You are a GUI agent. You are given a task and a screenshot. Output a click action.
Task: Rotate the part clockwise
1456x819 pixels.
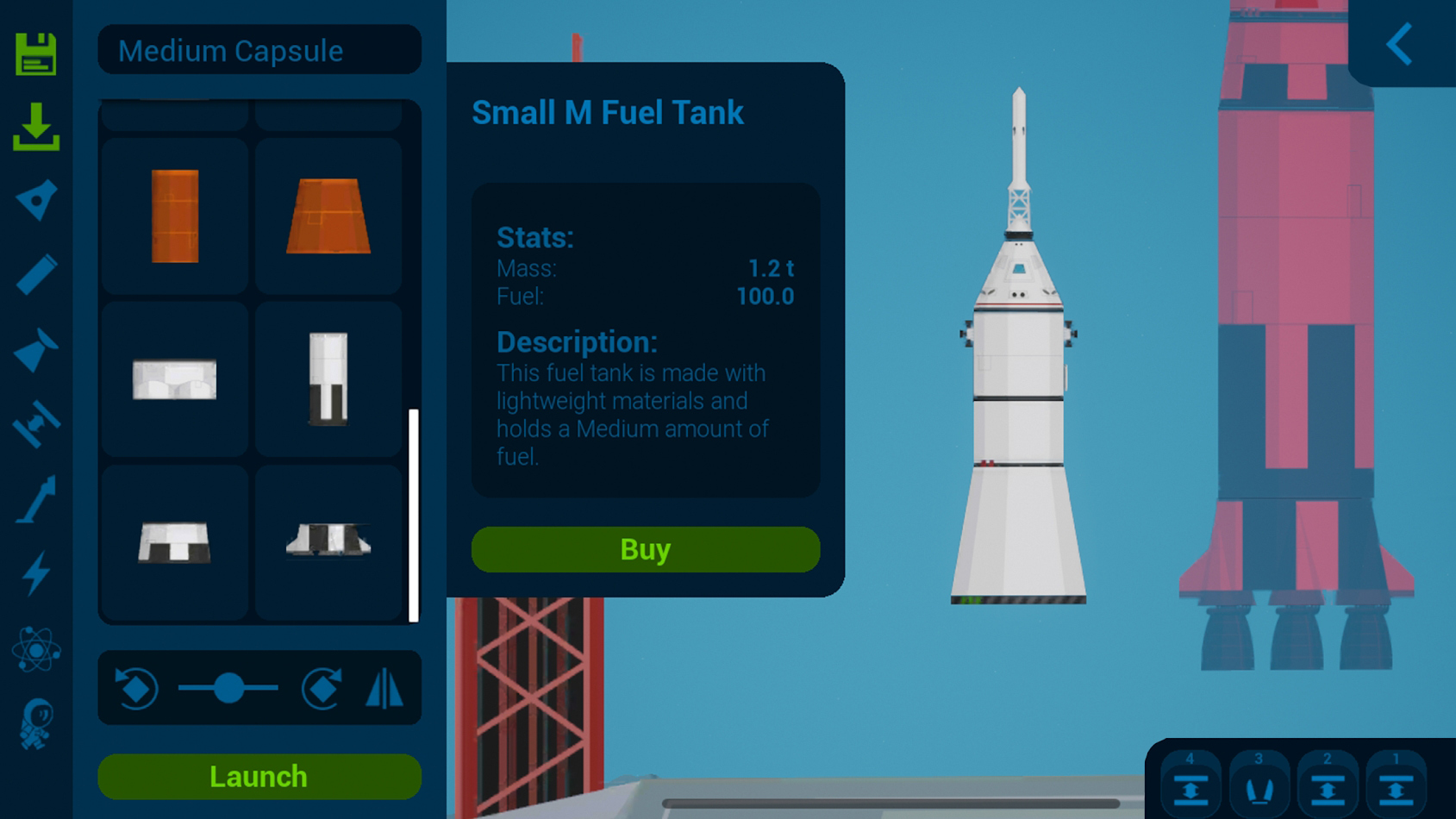click(322, 688)
